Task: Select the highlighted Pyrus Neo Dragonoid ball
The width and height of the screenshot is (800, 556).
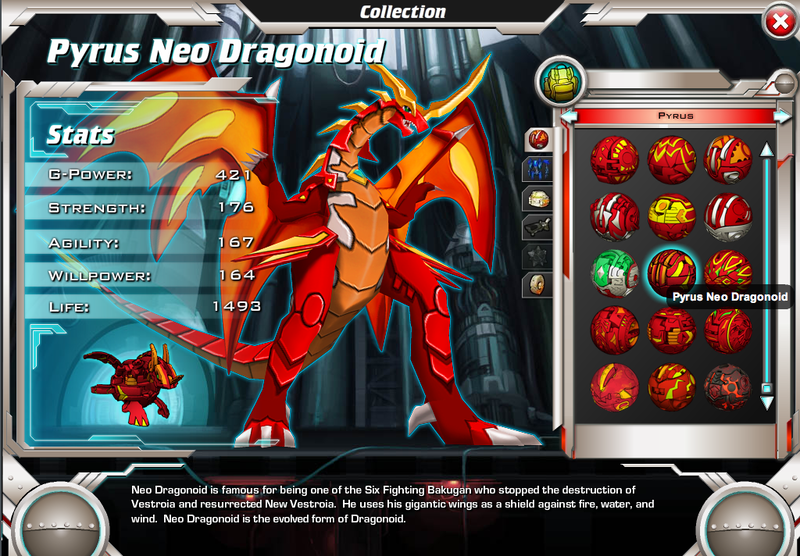Action: [x=671, y=272]
